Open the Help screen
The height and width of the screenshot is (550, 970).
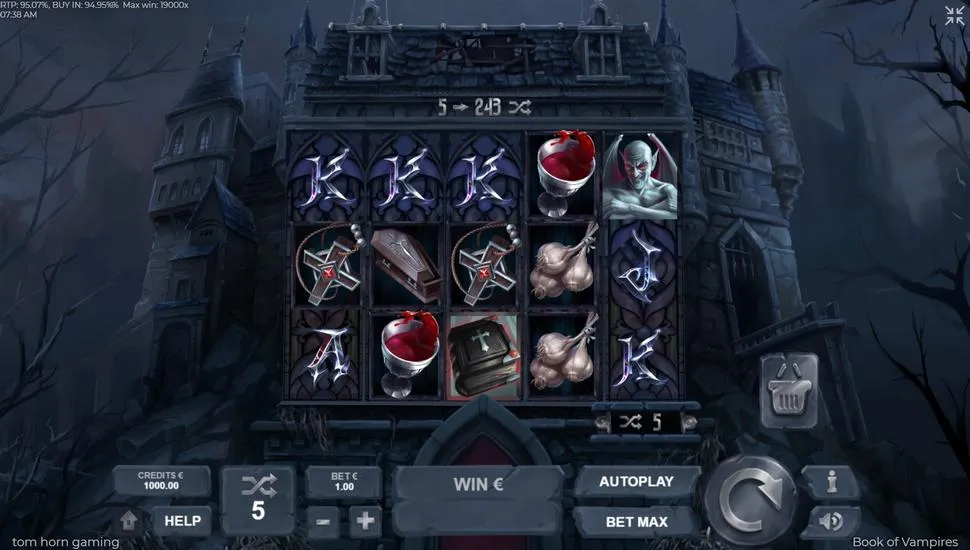(182, 520)
